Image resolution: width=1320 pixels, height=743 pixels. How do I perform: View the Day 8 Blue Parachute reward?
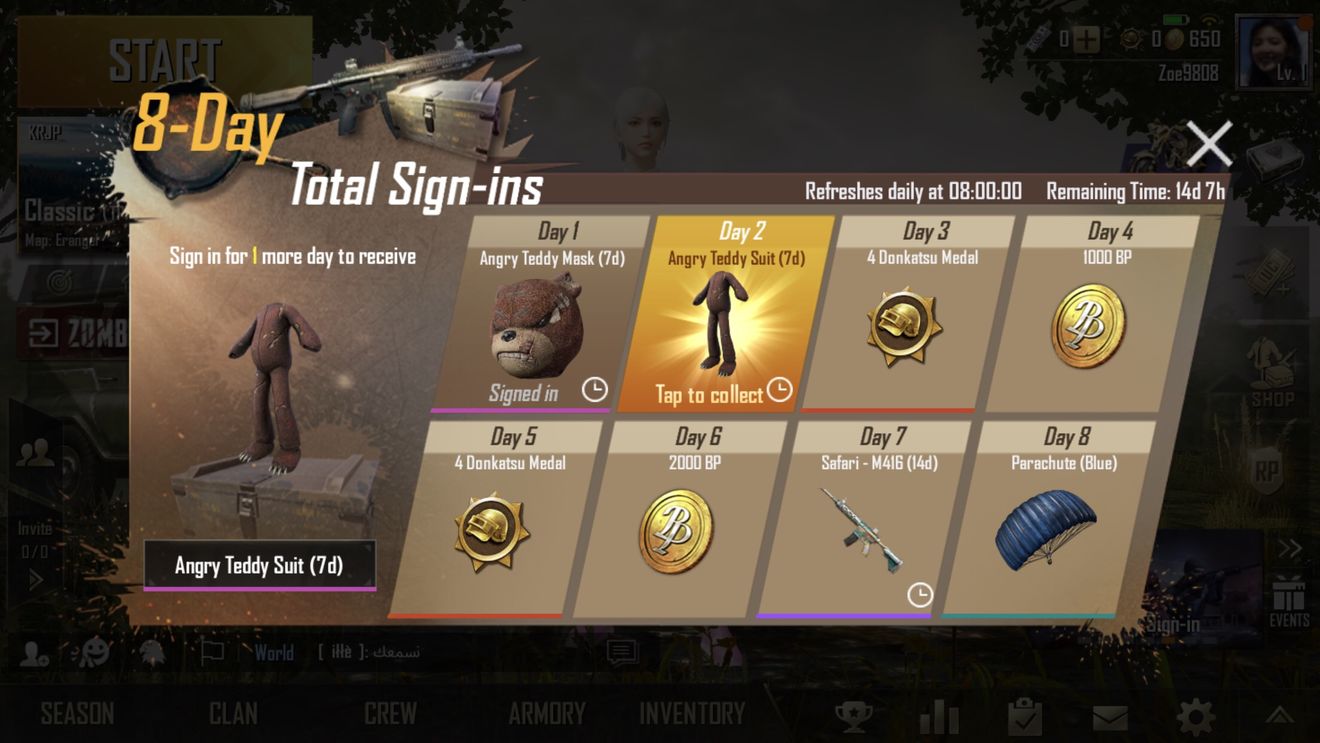click(1046, 525)
